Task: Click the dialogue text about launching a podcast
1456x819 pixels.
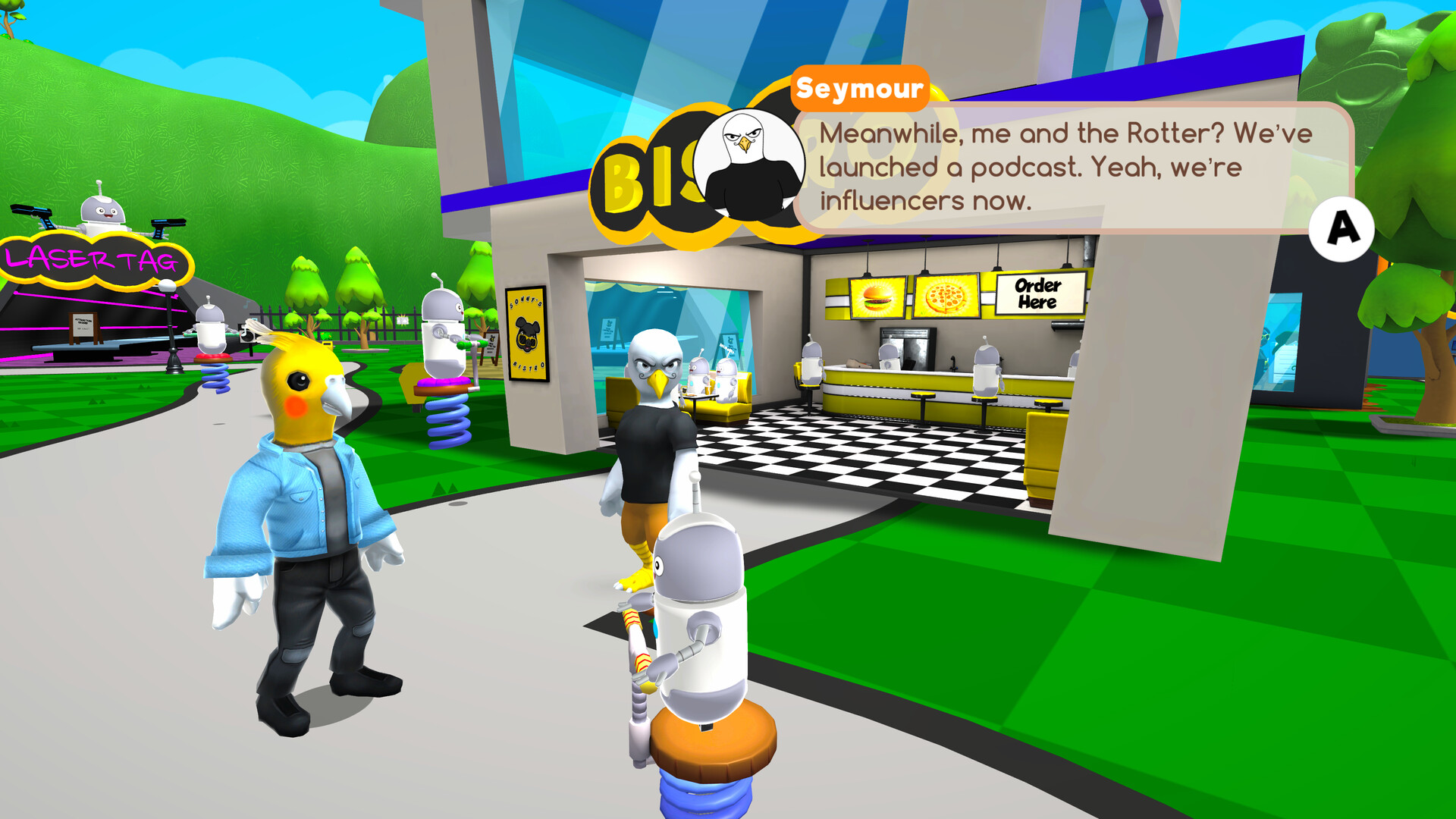Action: [1062, 165]
